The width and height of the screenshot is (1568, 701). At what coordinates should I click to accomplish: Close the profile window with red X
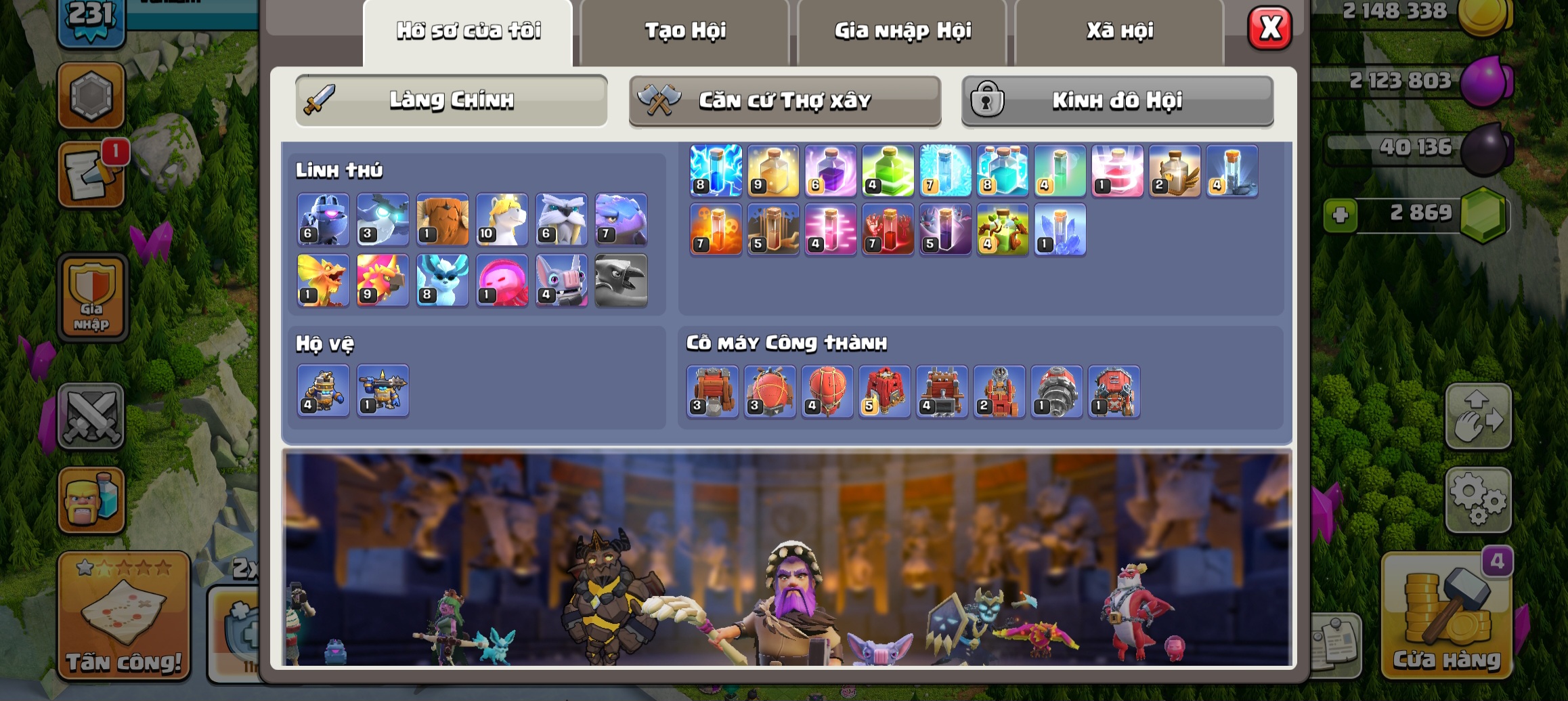point(1269,28)
